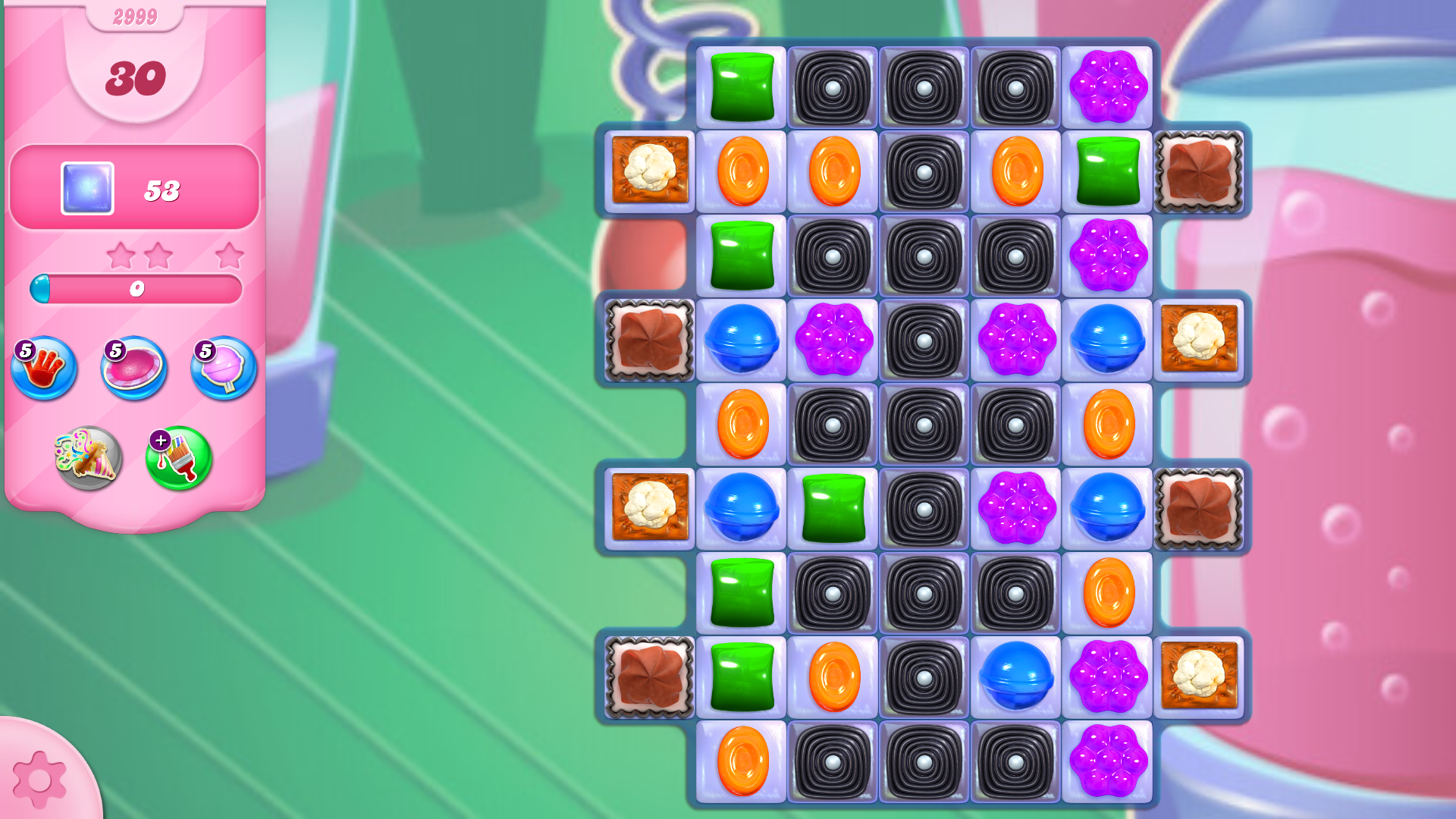Click the pair of filled pink stars
Viewport: 1456px width, 819px height.
pyautogui.click(x=140, y=256)
